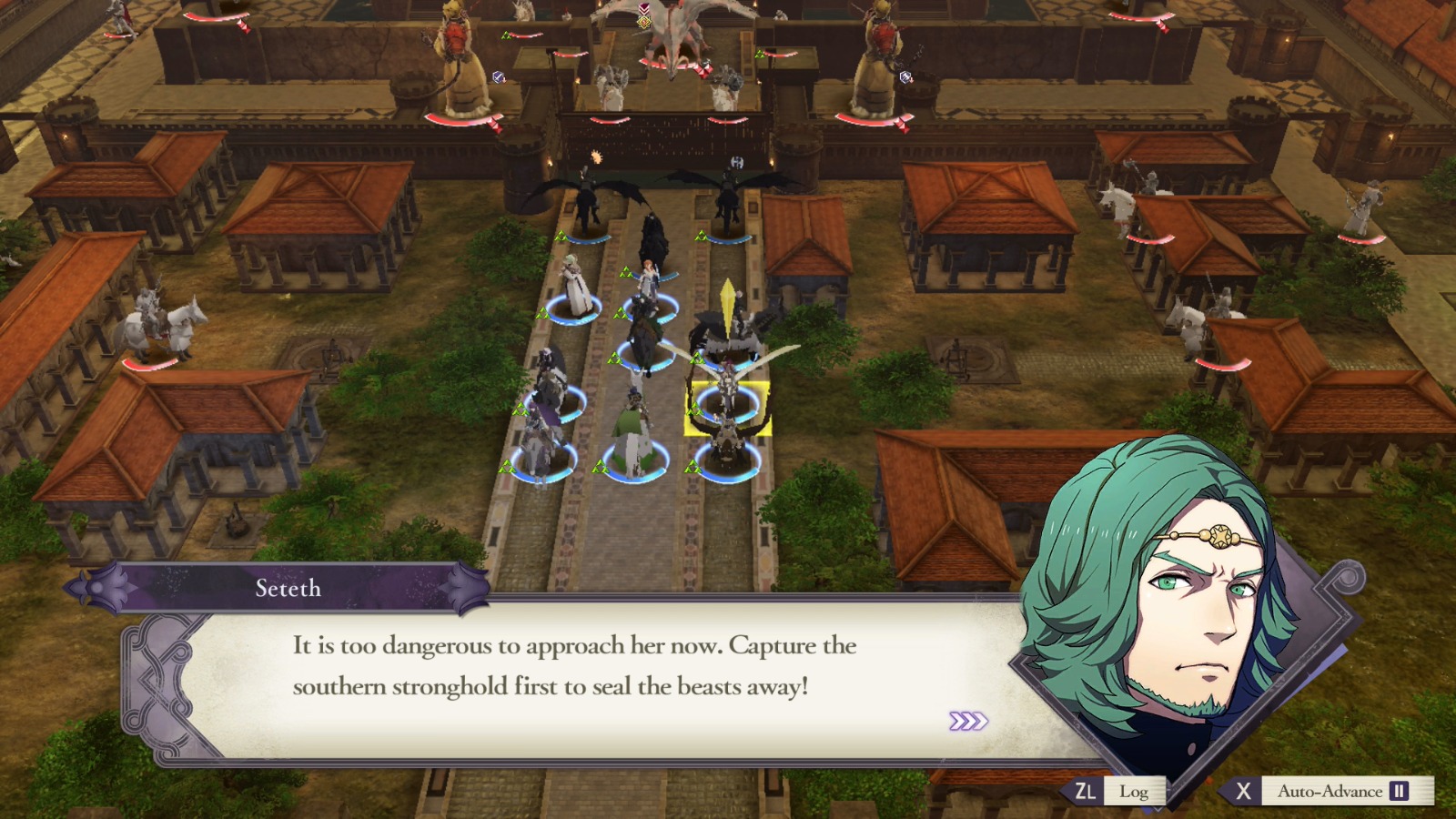Screen dimensions: 1456x819
Task: Click the purple arrow indicator above the boss dragon
Action: tap(644, 6)
